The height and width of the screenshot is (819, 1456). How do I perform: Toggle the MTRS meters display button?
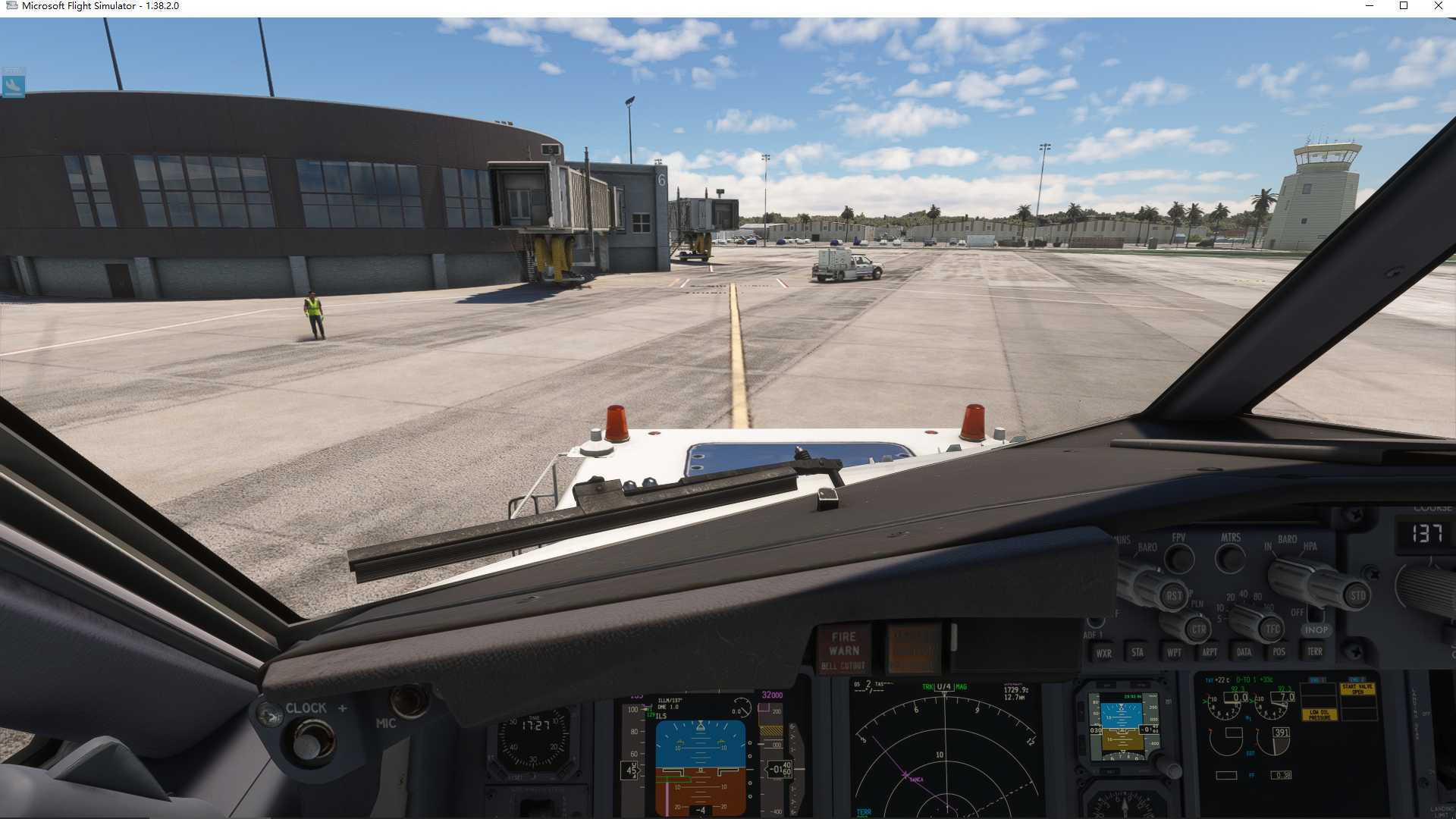point(1228,558)
